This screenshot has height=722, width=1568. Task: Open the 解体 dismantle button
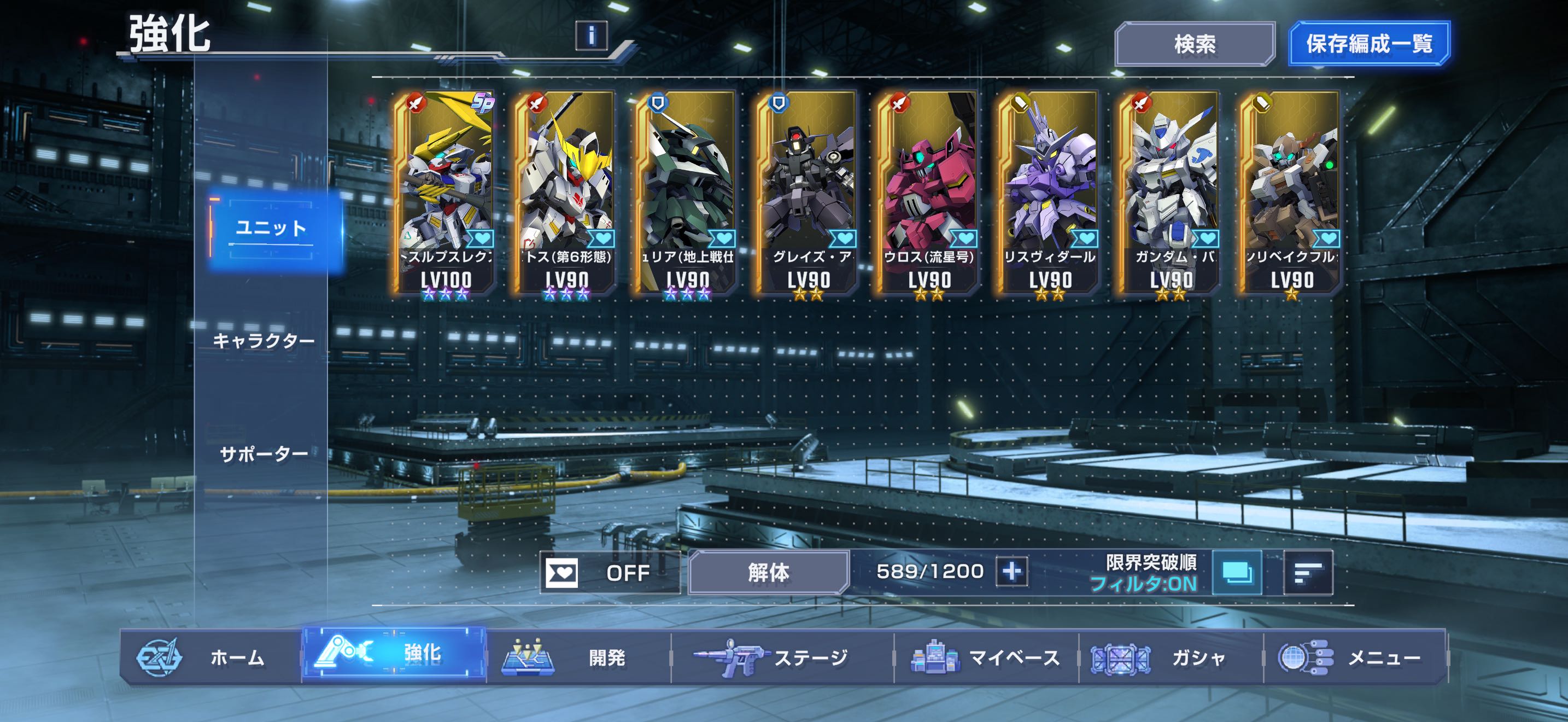[768, 572]
